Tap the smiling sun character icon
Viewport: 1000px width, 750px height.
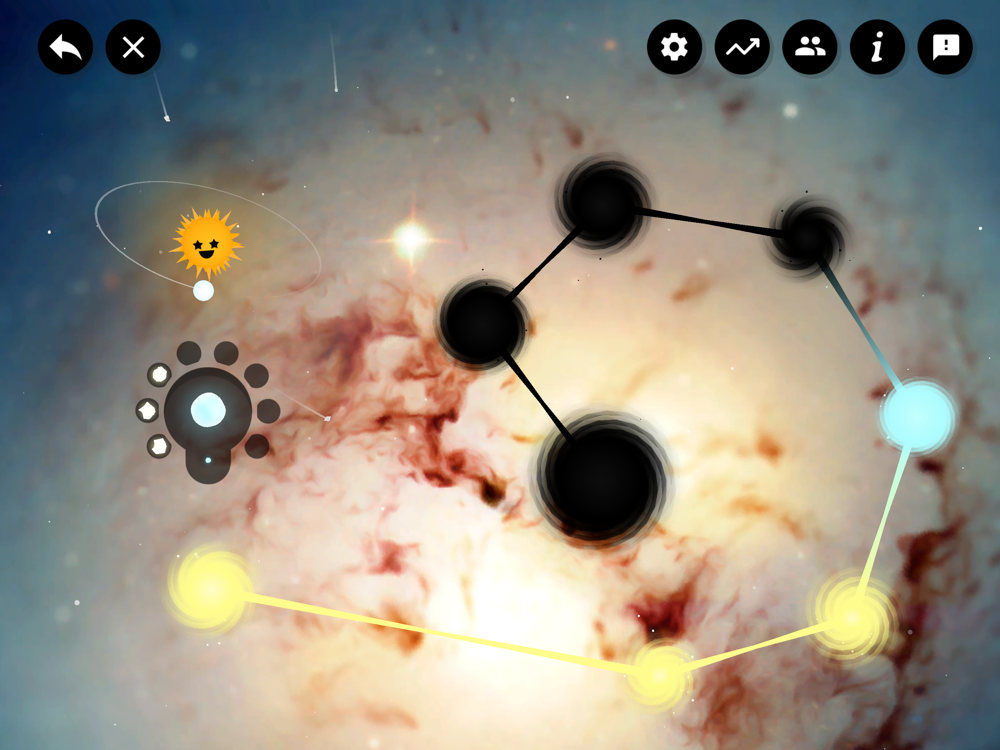[206, 243]
